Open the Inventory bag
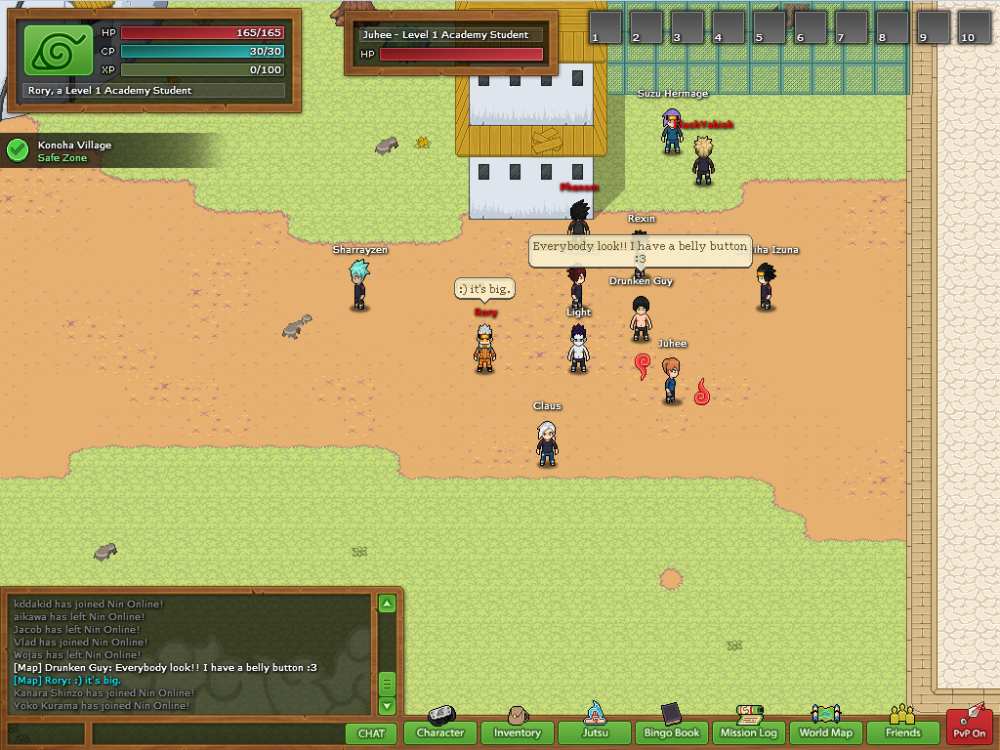 pos(517,733)
